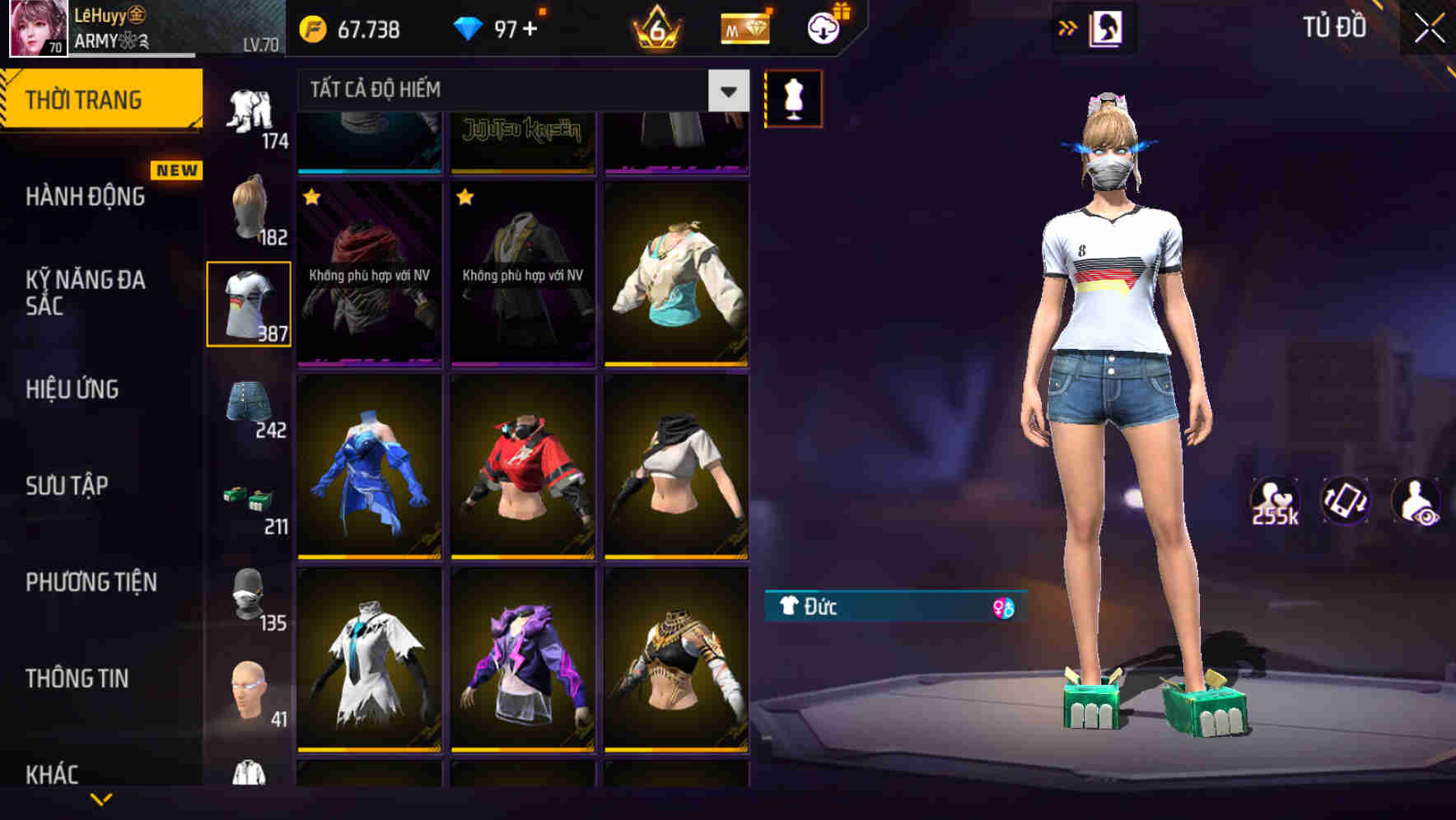
Task: Click the mannequin outfit preset icon
Action: (792, 99)
